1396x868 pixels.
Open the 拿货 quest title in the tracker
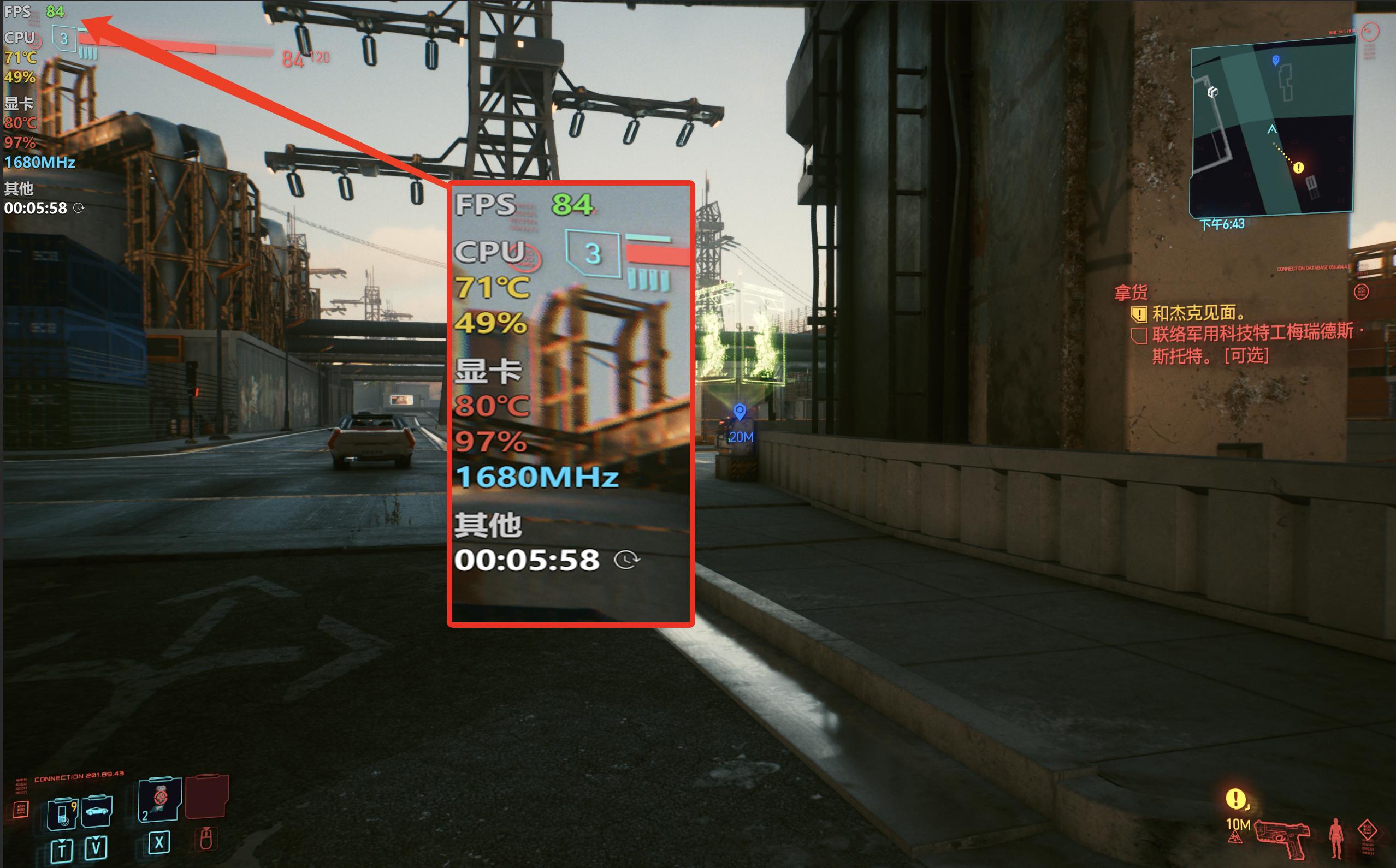1131,293
